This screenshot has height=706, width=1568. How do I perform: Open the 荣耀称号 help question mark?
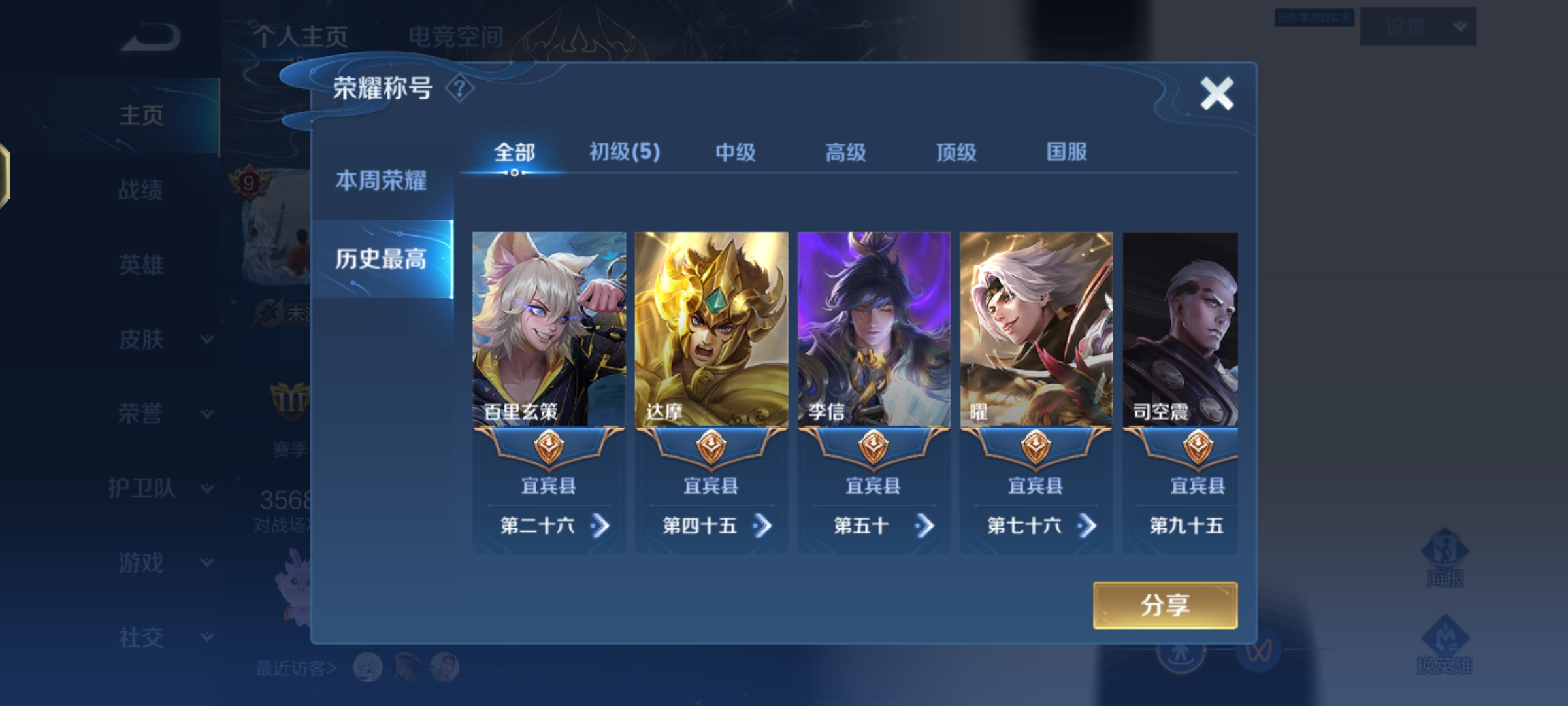tap(459, 88)
